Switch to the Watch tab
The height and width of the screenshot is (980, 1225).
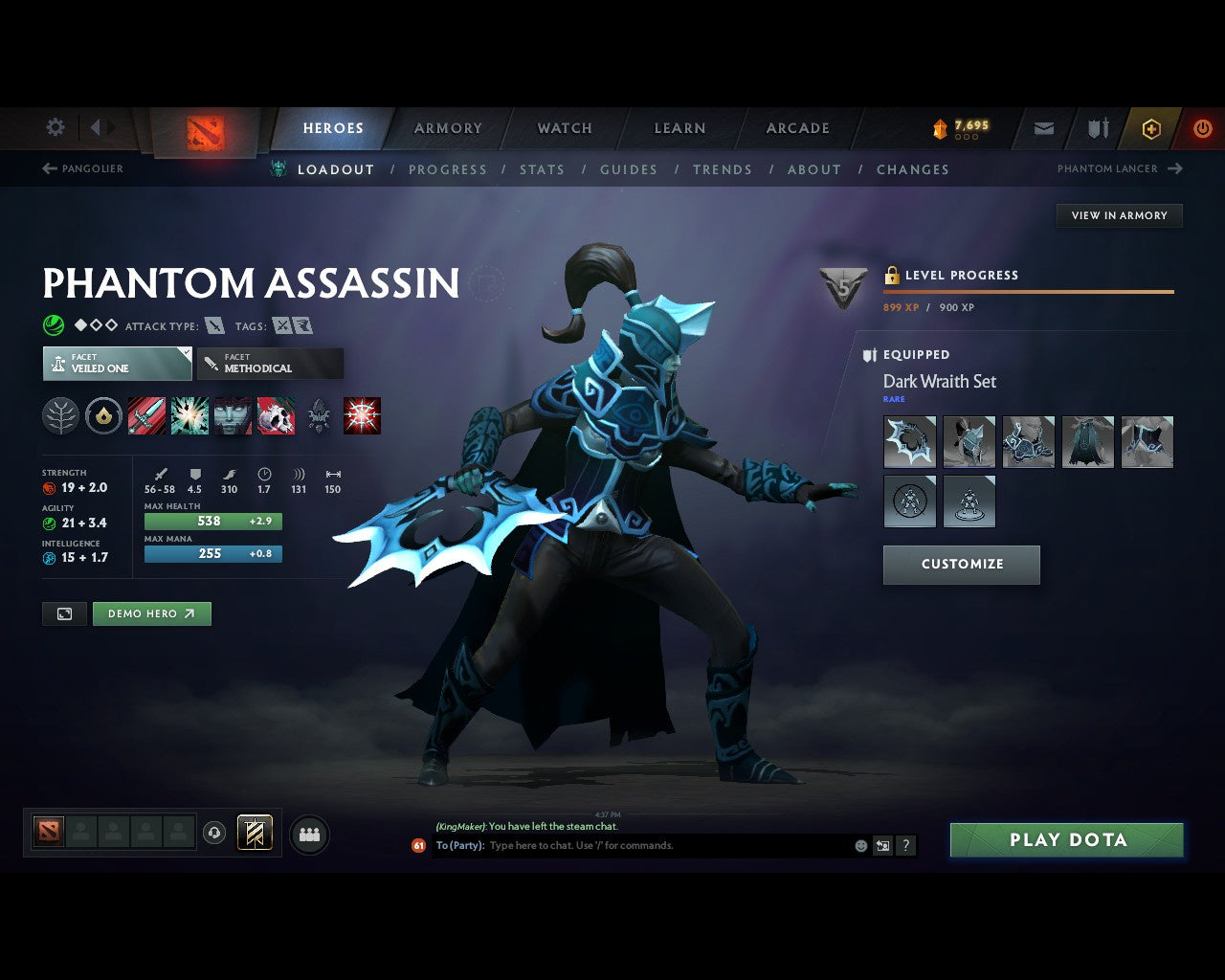[x=565, y=128]
